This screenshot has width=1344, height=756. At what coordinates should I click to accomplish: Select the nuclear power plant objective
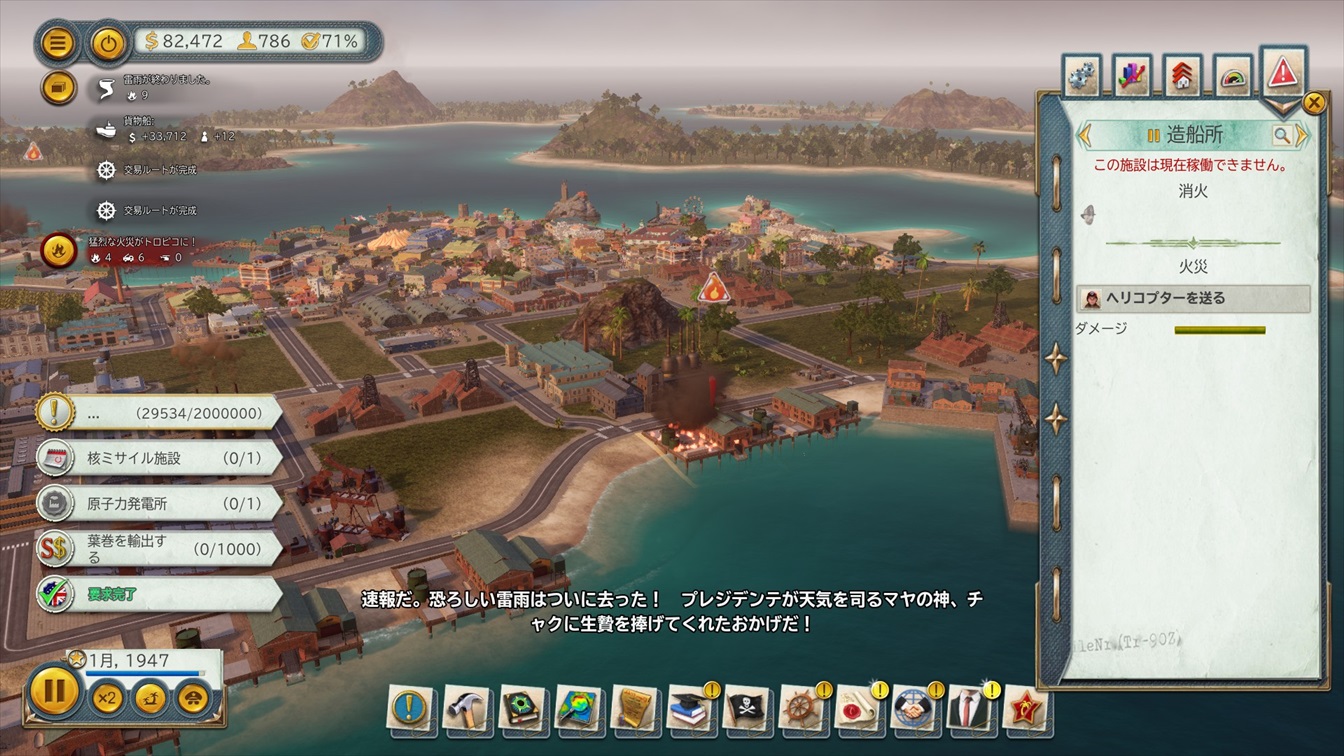159,503
